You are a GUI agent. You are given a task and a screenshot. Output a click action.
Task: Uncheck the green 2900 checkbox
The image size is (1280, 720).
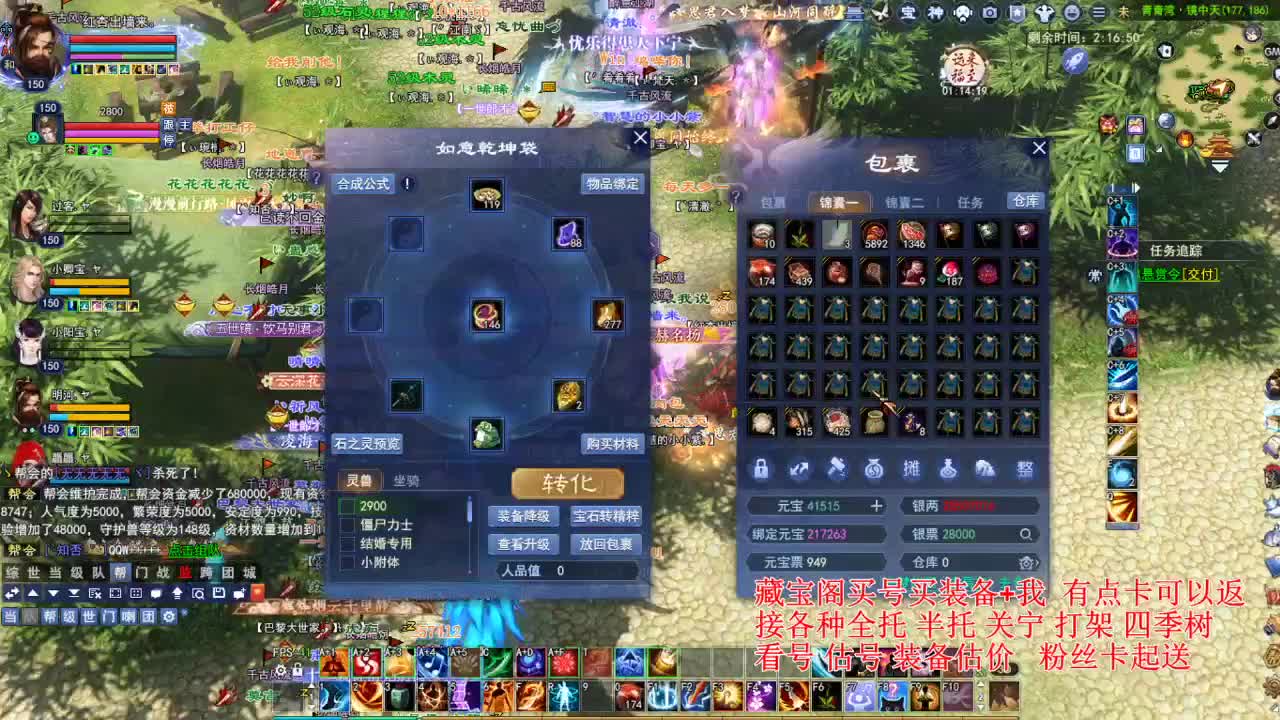point(346,506)
